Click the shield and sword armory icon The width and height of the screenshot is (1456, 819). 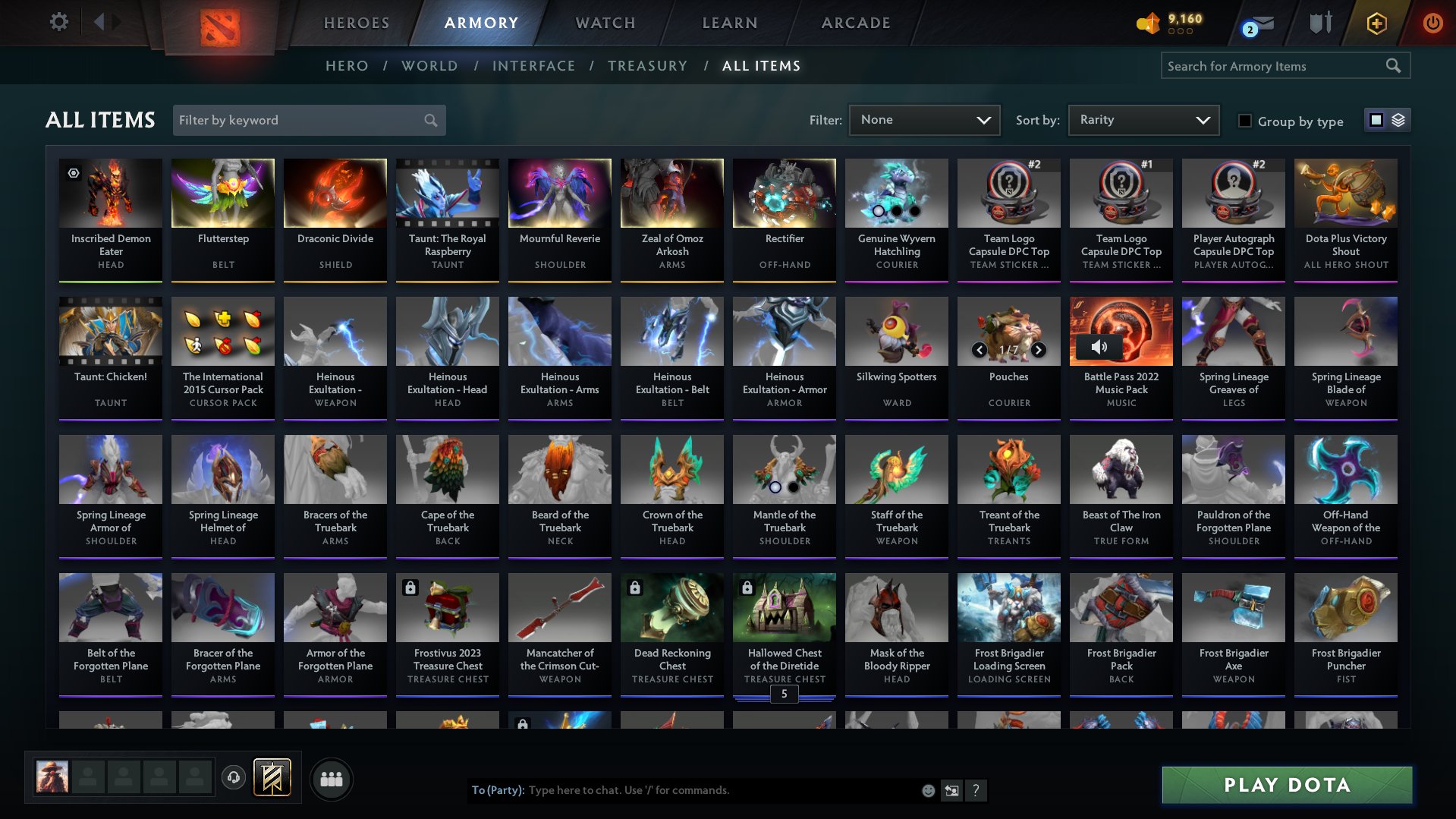[x=1319, y=23]
